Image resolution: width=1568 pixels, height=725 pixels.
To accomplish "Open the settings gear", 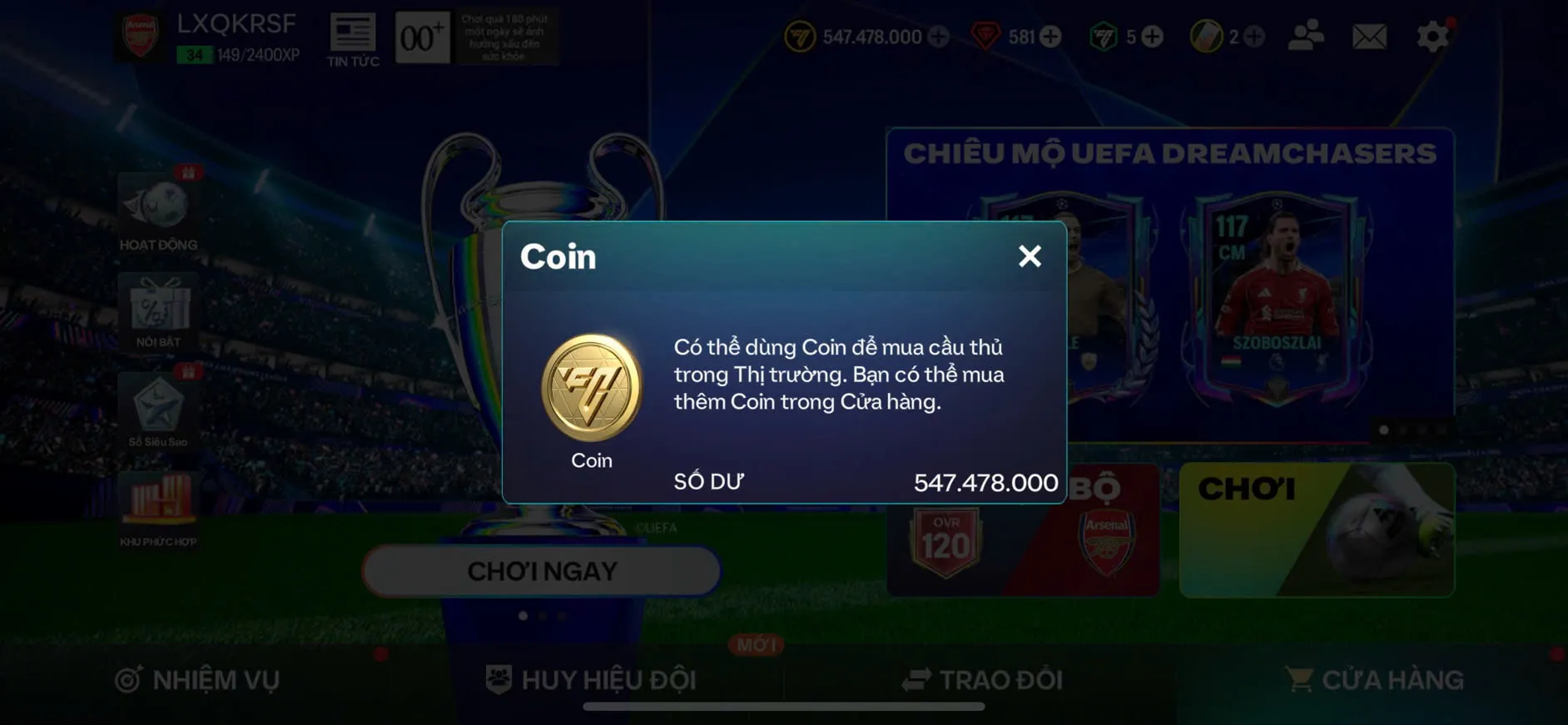I will pyautogui.click(x=1431, y=35).
